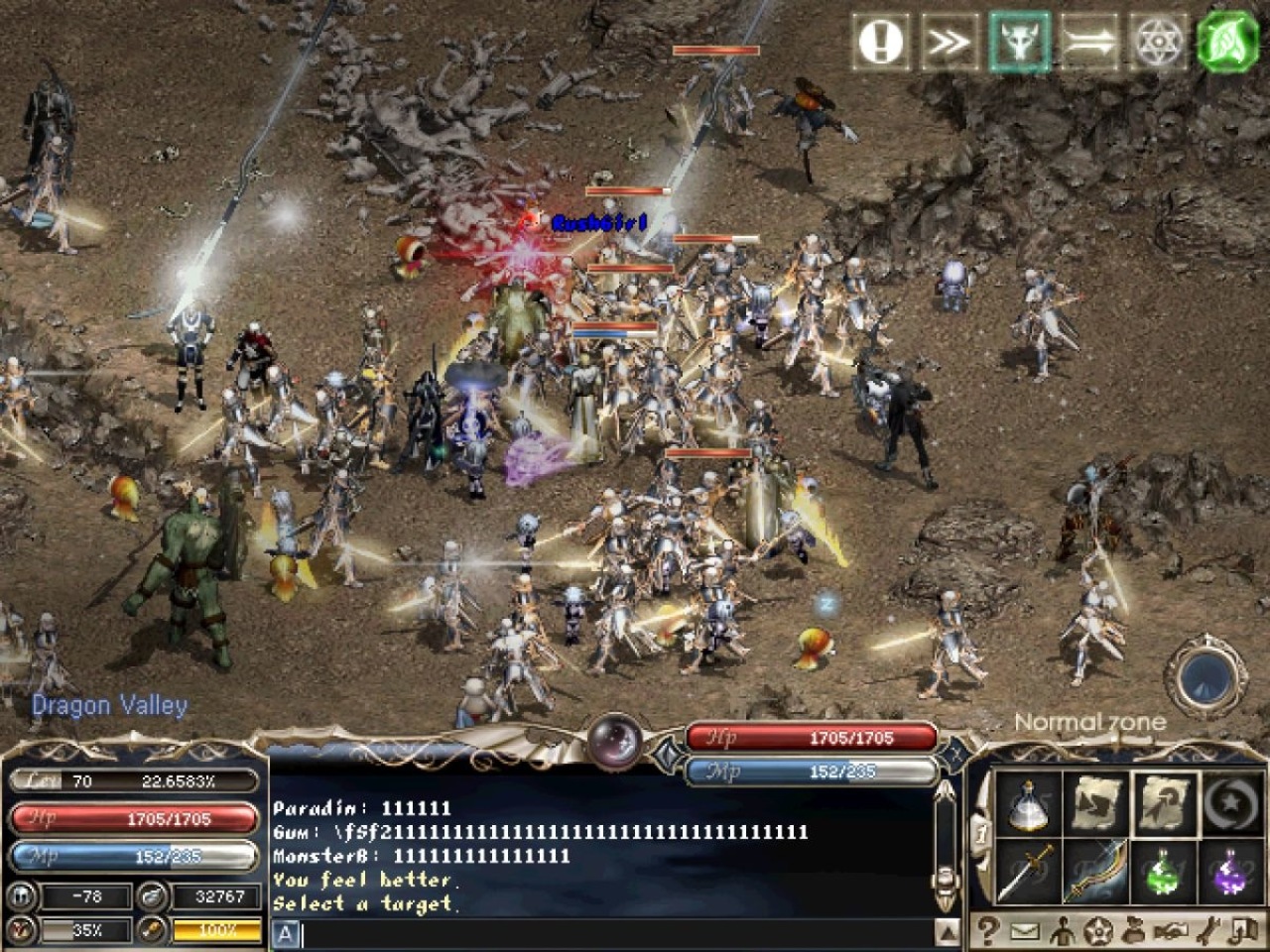This screenshot has width=1270, height=952.
Task: Use the bow item in the quickslot bar
Action: point(1097,873)
